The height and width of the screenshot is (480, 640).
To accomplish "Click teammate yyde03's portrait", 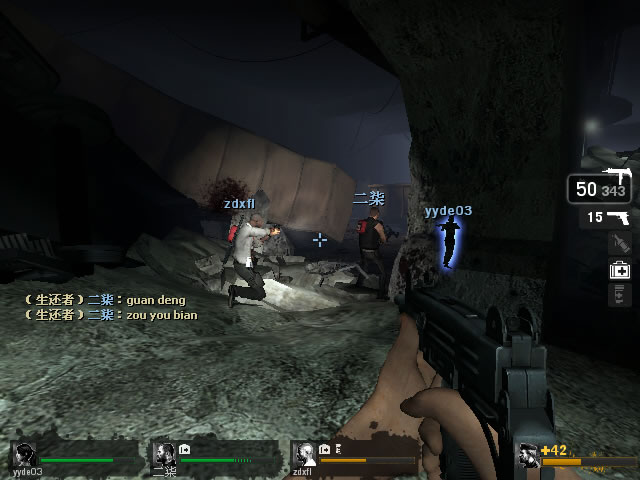I will (25, 454).
